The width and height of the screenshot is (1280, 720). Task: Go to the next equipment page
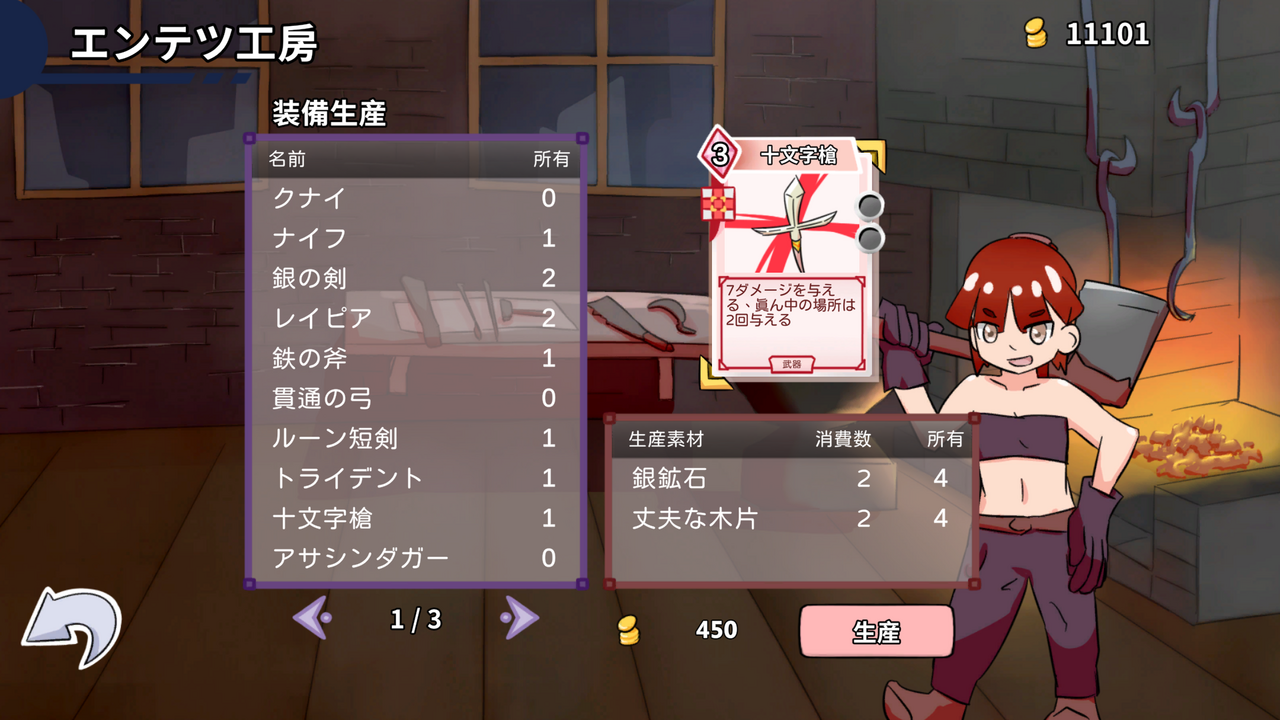(519, 619)
